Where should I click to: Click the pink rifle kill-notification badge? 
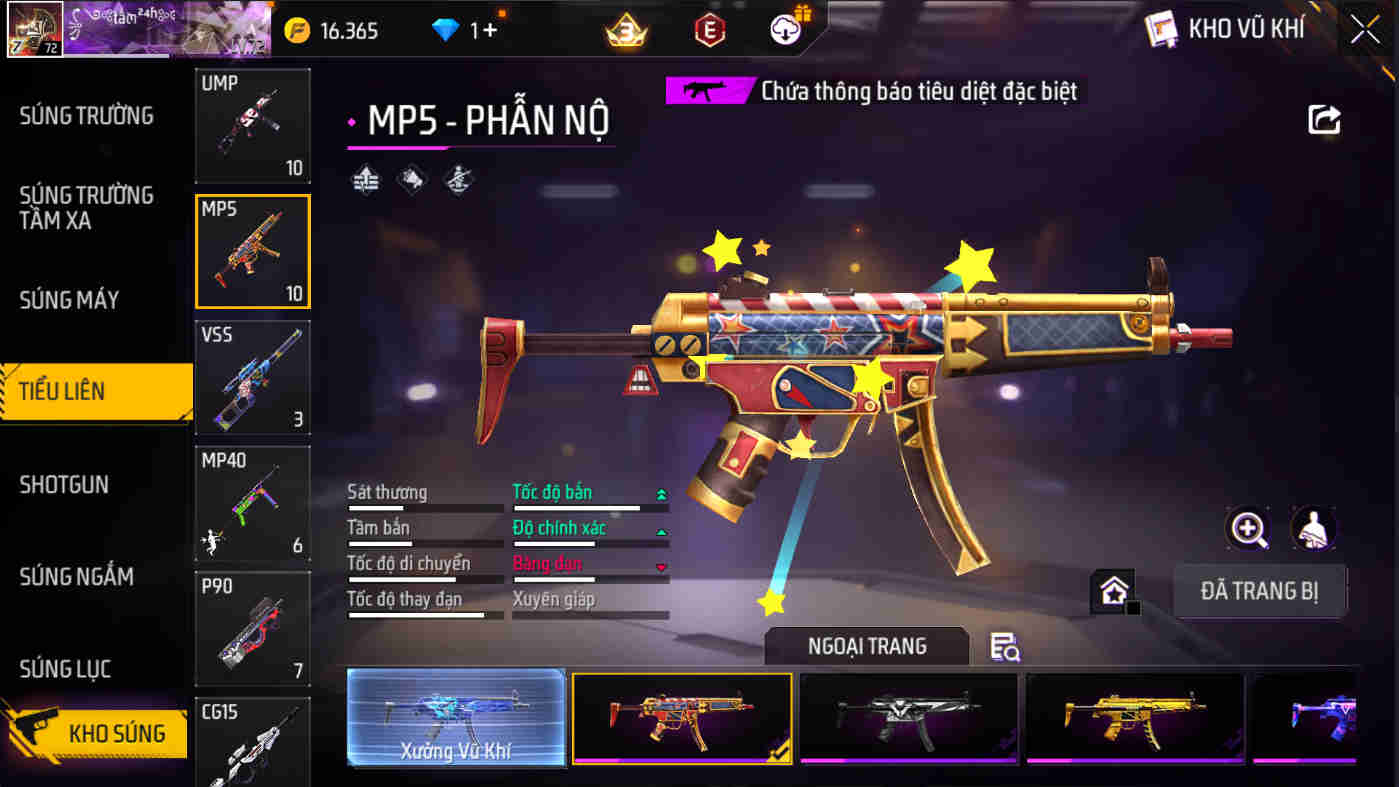707,90
